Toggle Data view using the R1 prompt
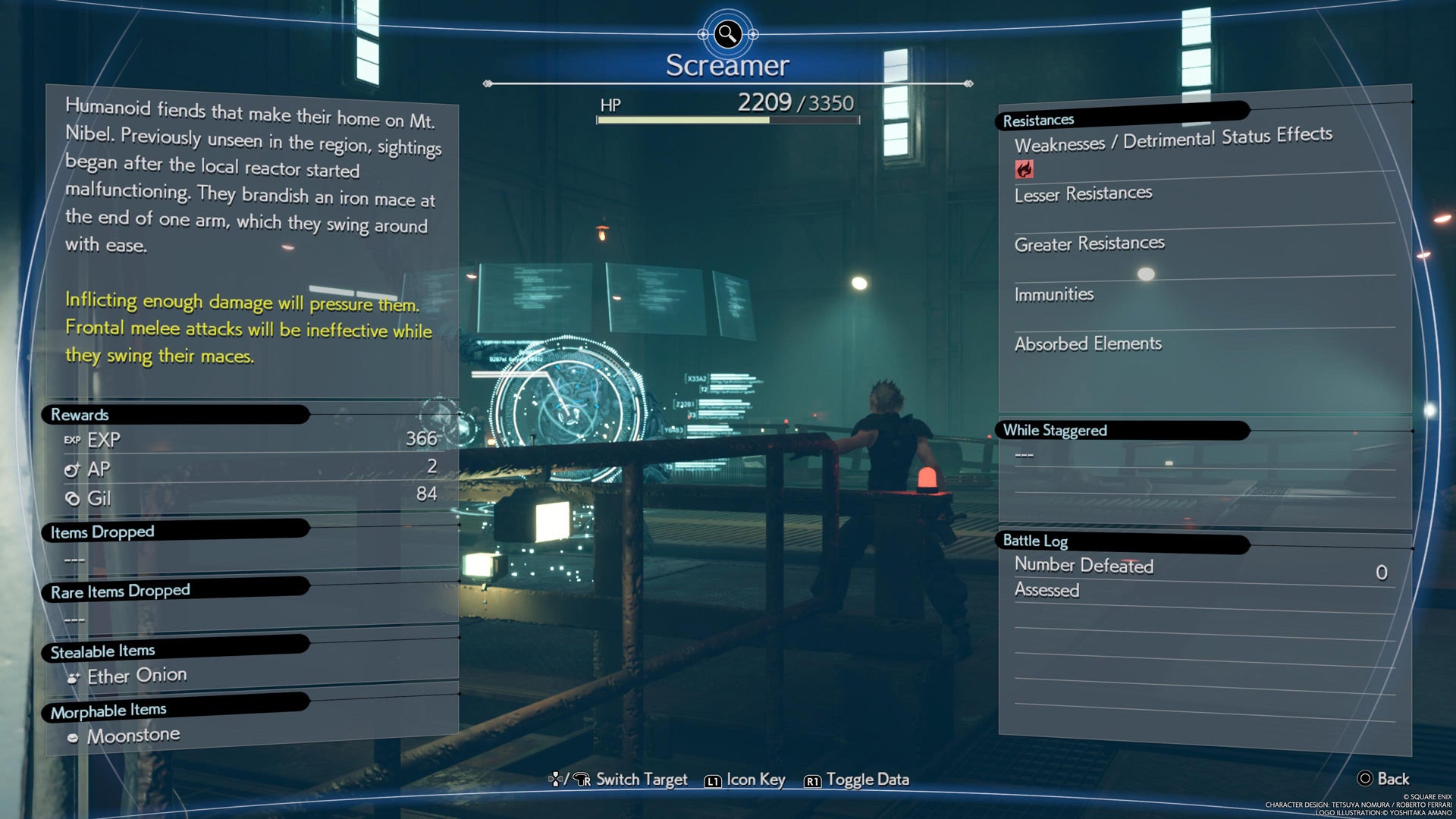 pyautogui.click(x=857, y=779)
